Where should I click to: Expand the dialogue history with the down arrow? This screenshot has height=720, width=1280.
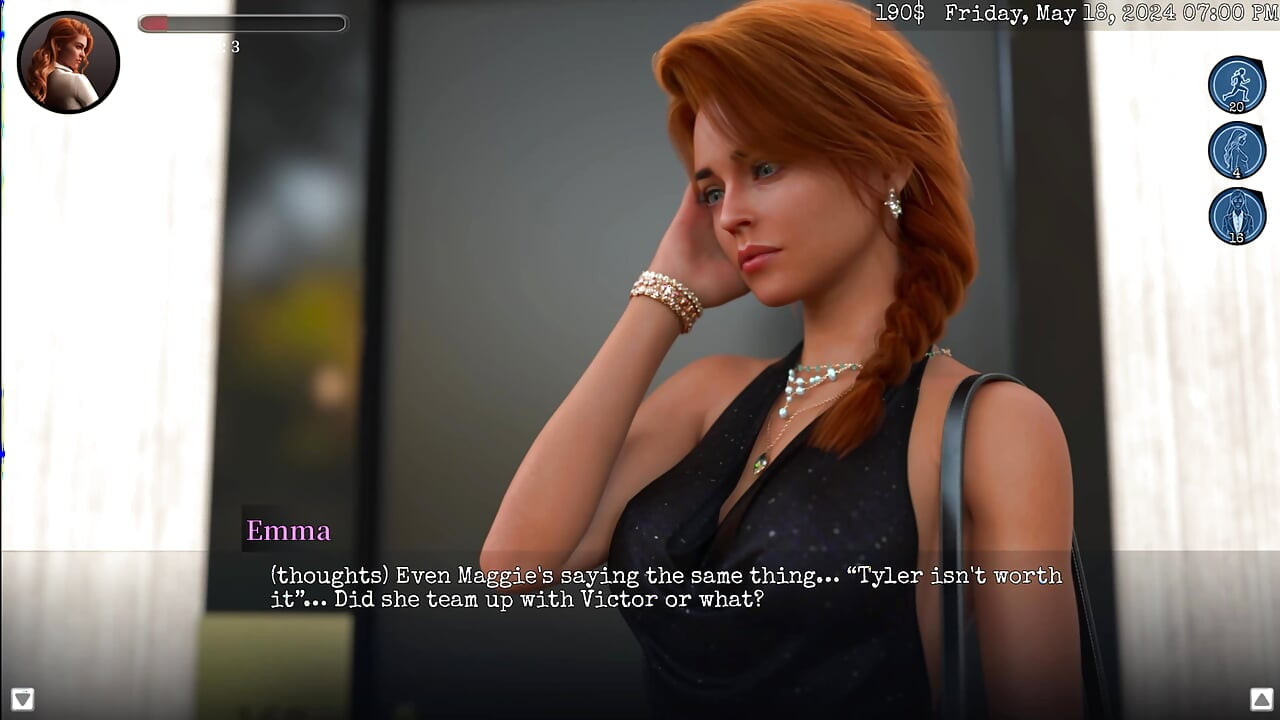(22, 699)
